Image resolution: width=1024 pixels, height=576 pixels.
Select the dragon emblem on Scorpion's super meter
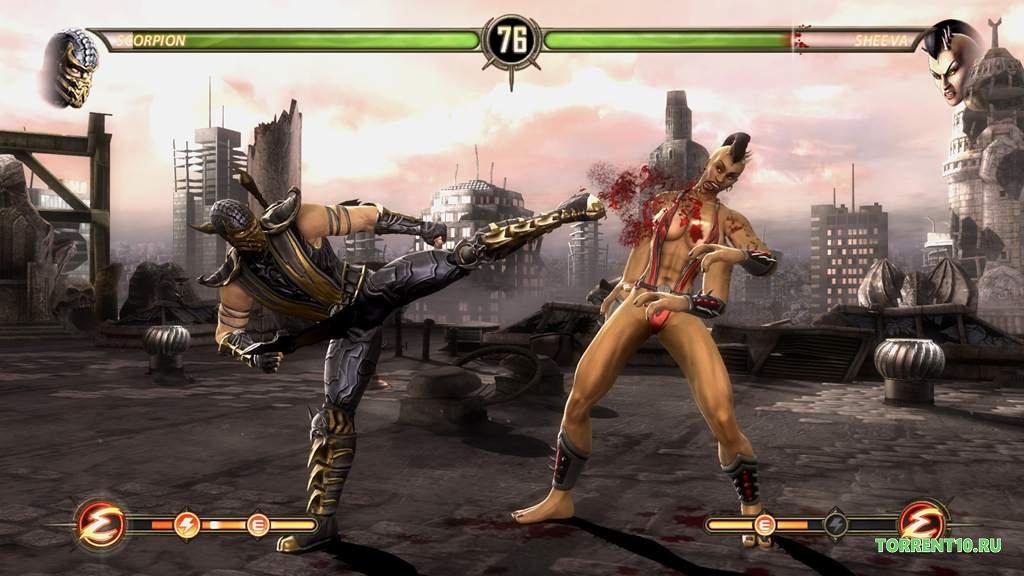101,523
